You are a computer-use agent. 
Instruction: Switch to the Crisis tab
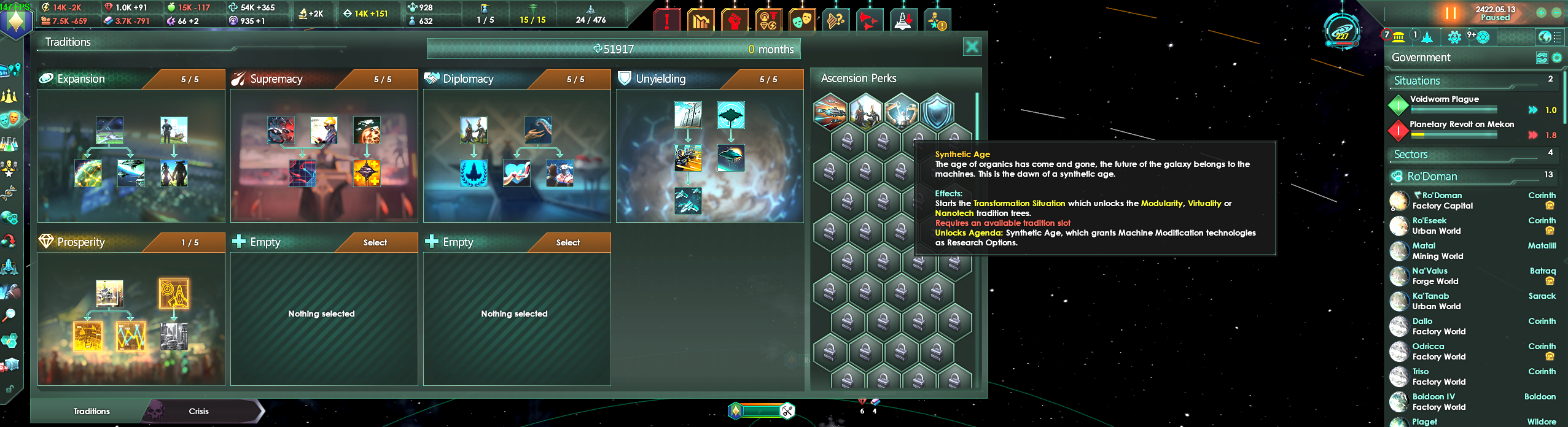coord(198,411)
